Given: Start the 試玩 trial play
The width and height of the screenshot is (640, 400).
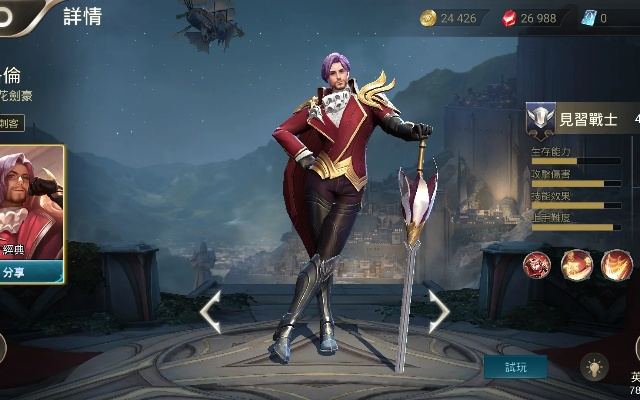Looking at the screenshot, I should click(515, 367).
